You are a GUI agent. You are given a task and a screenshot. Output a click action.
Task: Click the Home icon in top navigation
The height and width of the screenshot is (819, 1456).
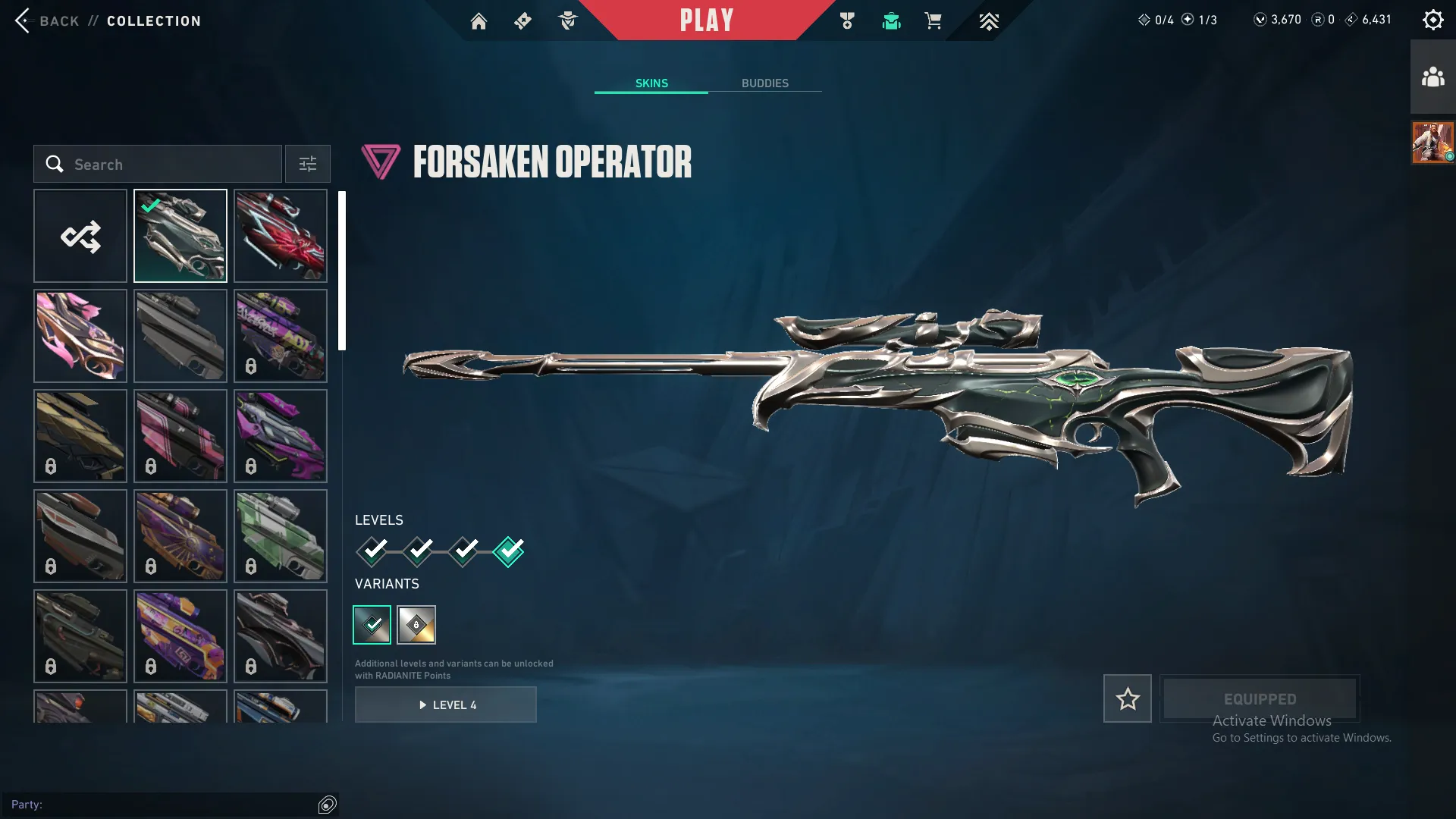[479, 20]
